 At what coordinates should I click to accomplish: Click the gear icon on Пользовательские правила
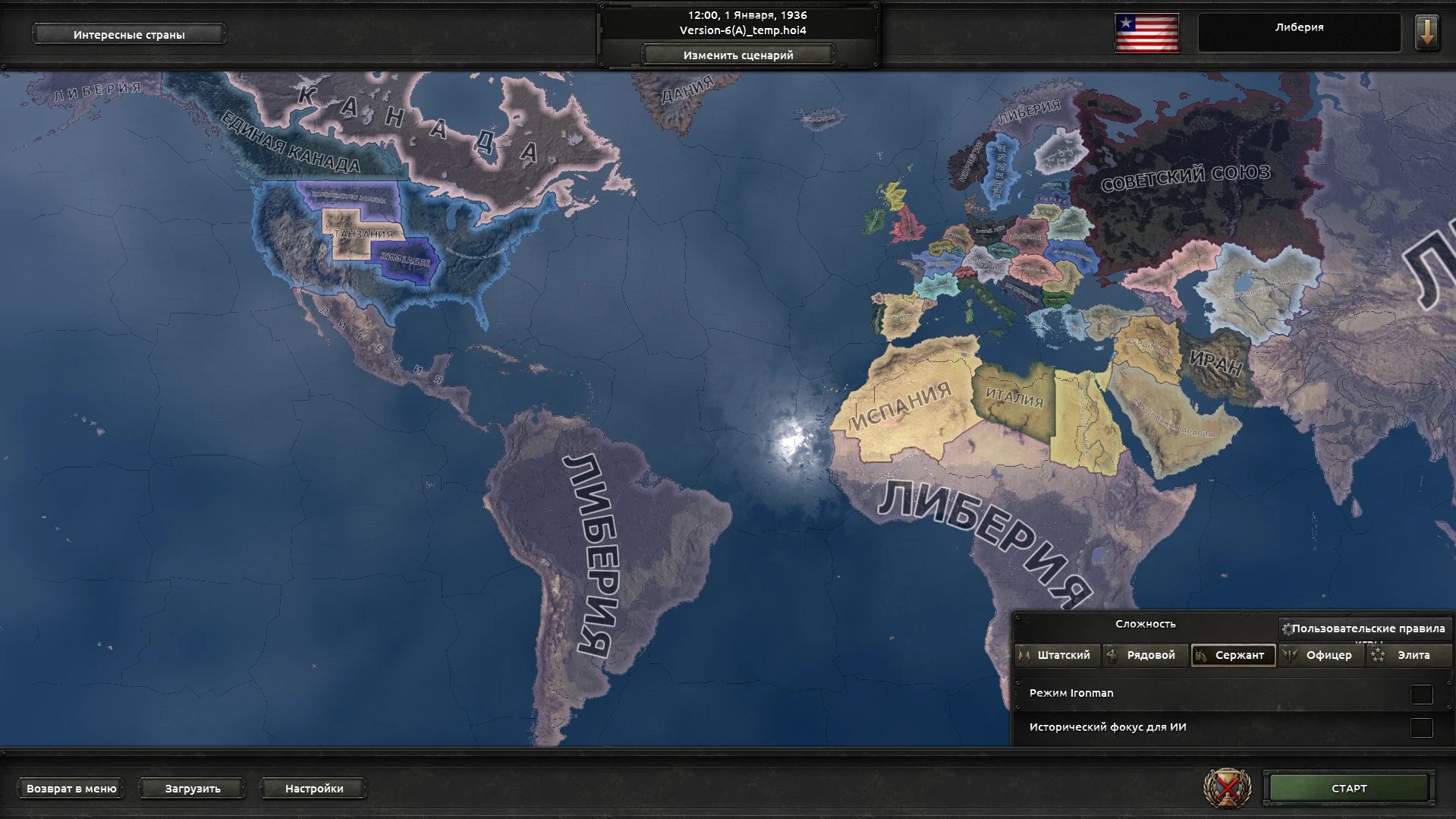coord(1288,628)
